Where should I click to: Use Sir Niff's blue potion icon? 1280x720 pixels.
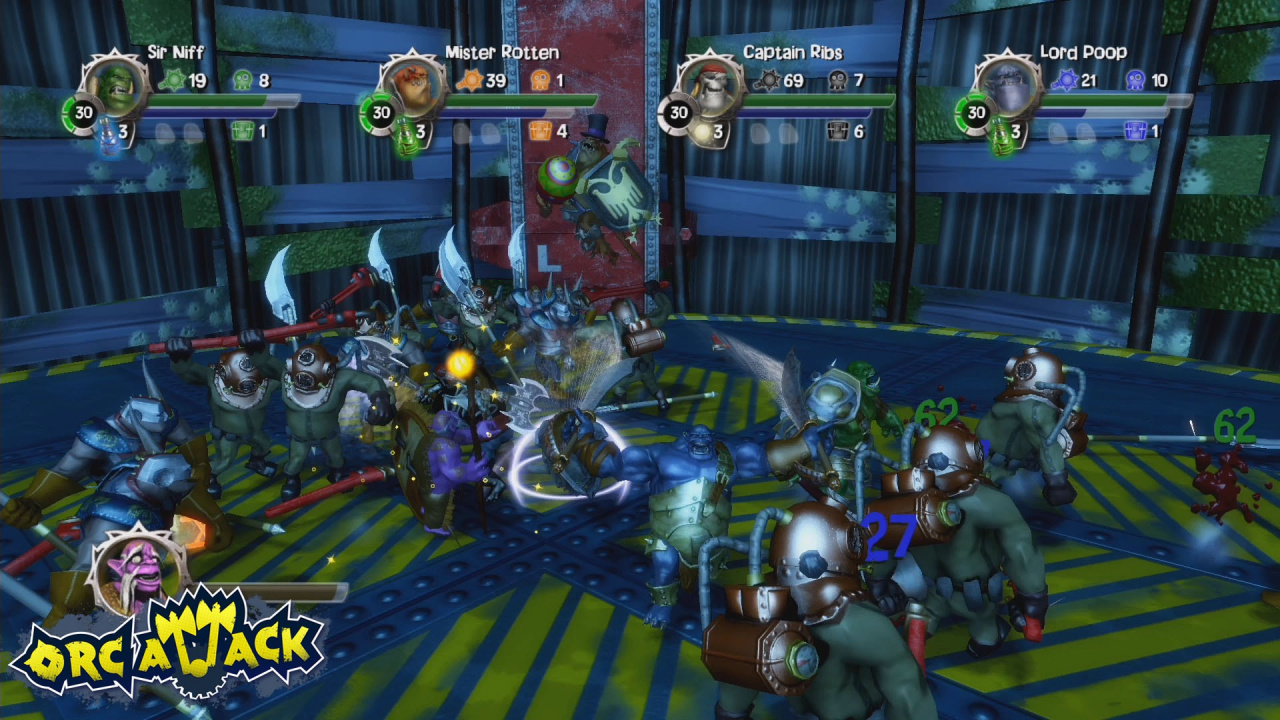pos(106,136)
